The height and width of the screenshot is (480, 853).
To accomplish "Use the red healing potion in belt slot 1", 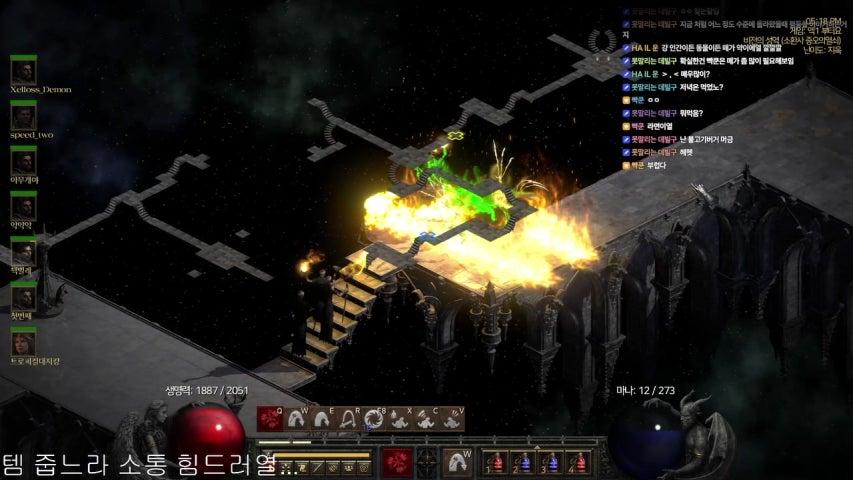I will click(x=492, y=463).
